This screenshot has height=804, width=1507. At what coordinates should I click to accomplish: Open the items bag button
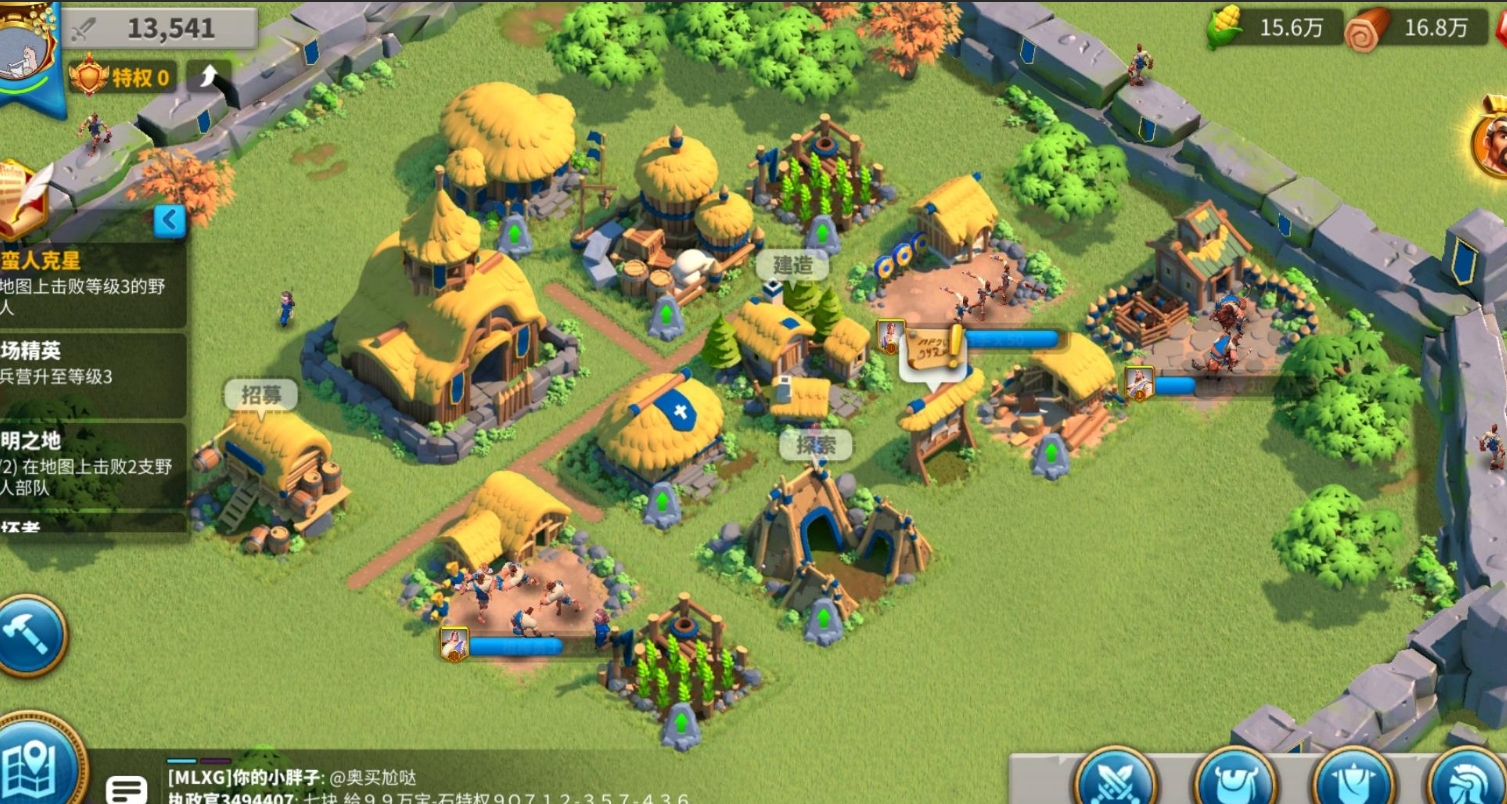[x=1235, y=780]
